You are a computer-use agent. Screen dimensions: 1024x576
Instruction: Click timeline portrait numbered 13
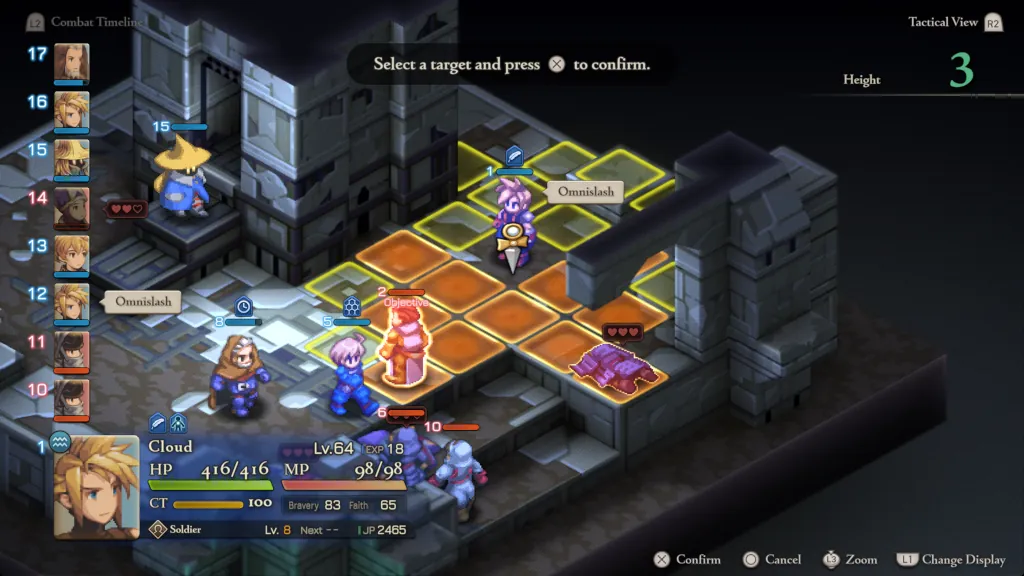(x=71, y=254)
